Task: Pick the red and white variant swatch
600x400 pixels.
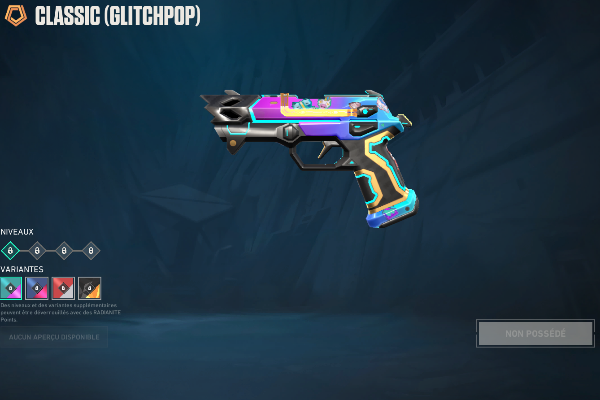Action: pyautogui.click(x=63, y=288)
